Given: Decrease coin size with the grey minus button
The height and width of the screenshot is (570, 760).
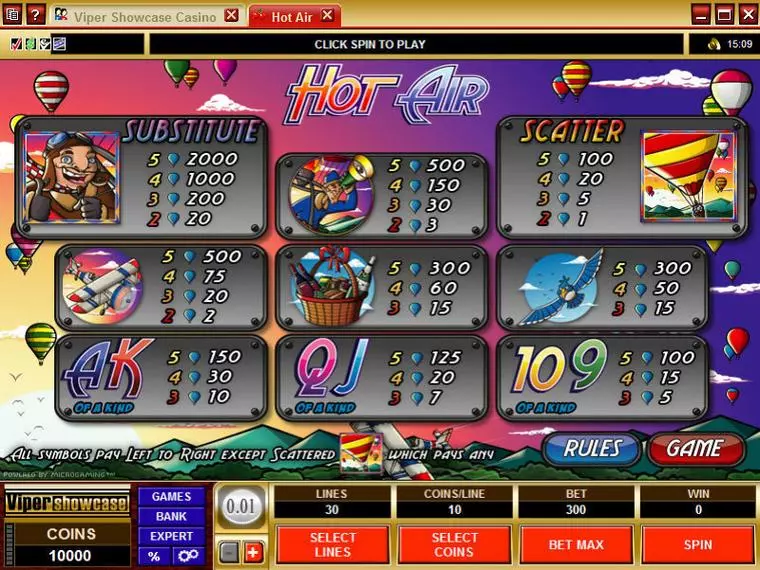Looking at the screenshot, I should (229, 552).
